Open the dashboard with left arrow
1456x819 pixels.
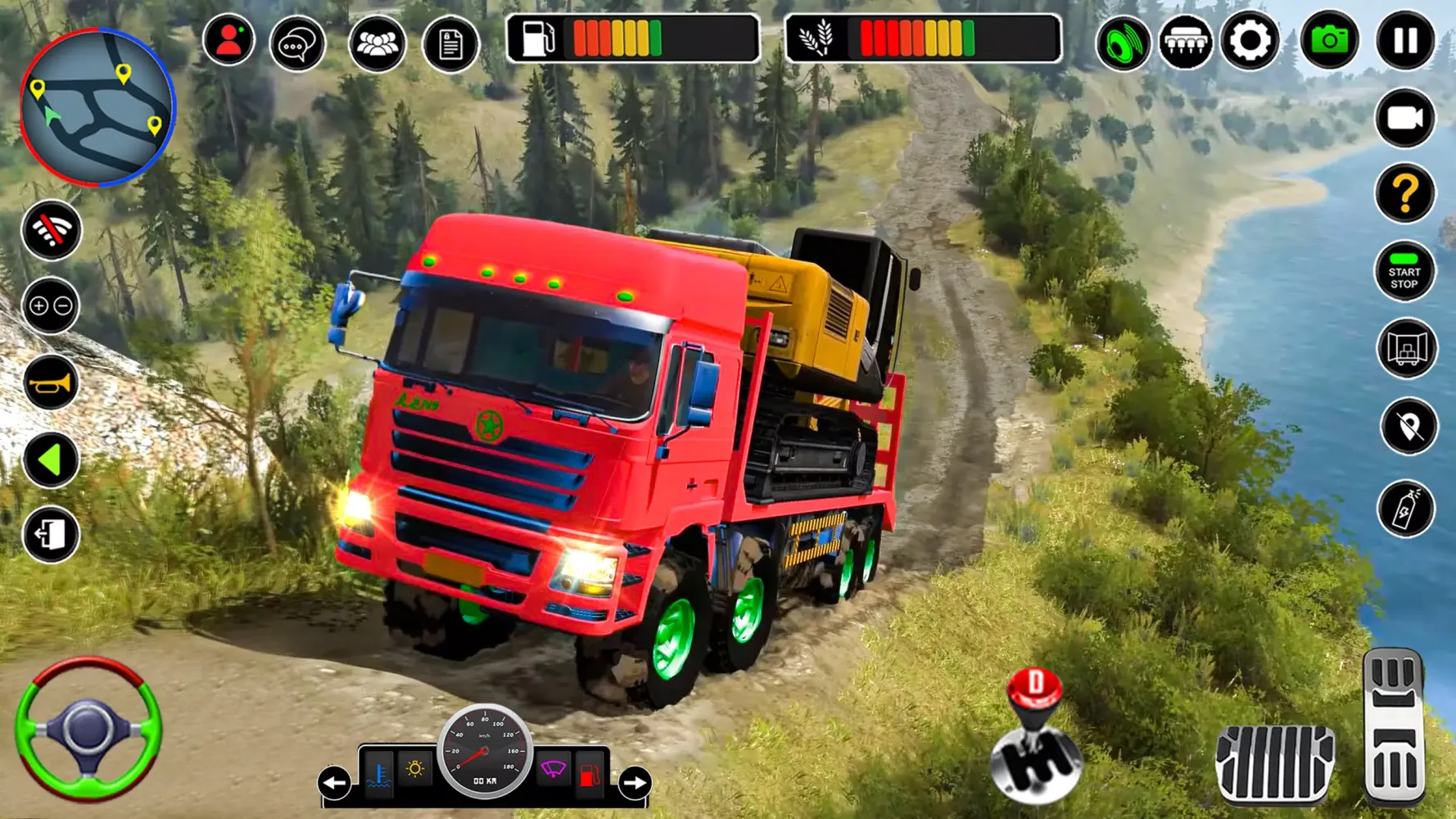[x=334, y=782]
